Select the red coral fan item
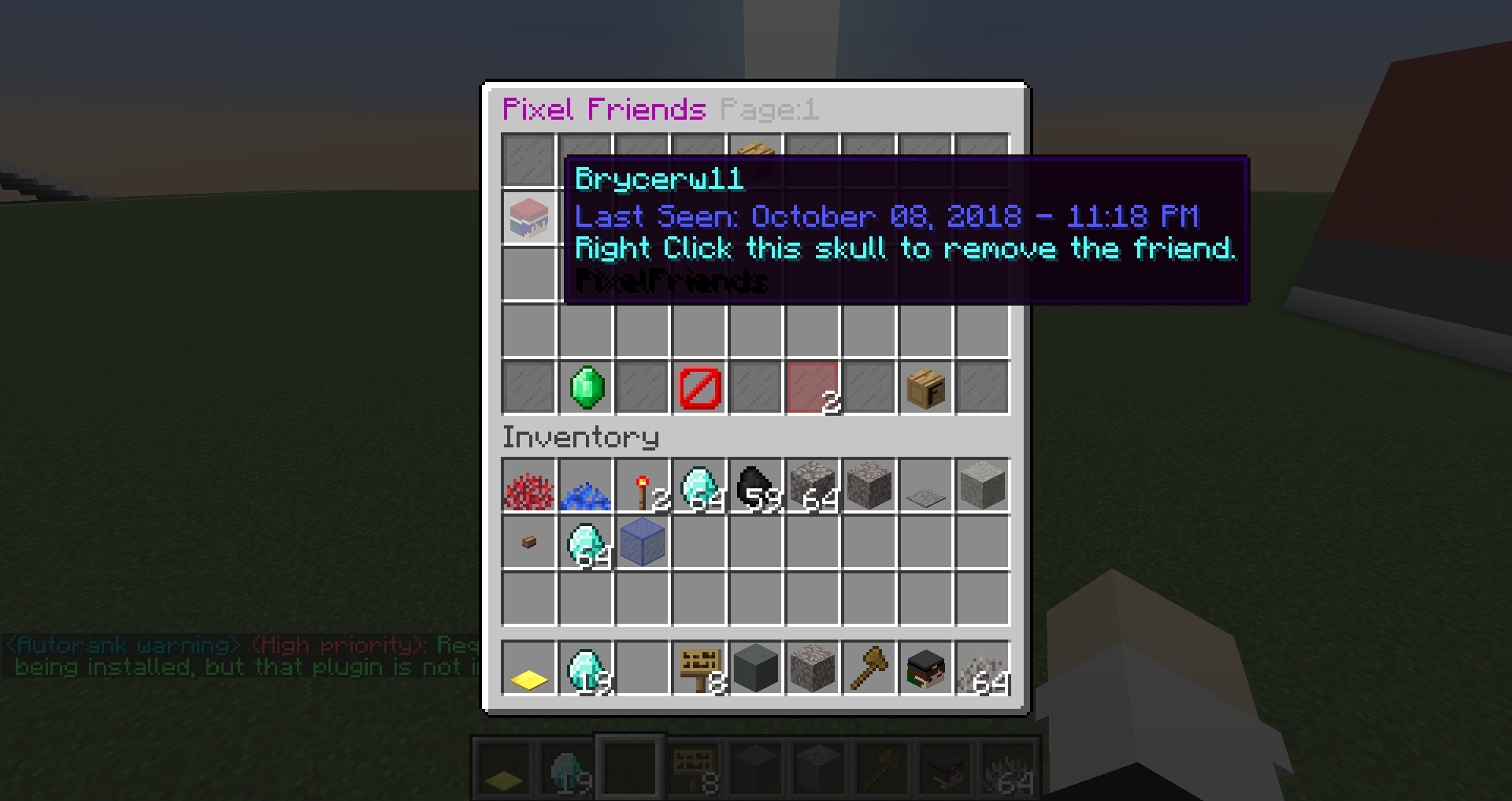1512x801 pixels. coord(529,486)
